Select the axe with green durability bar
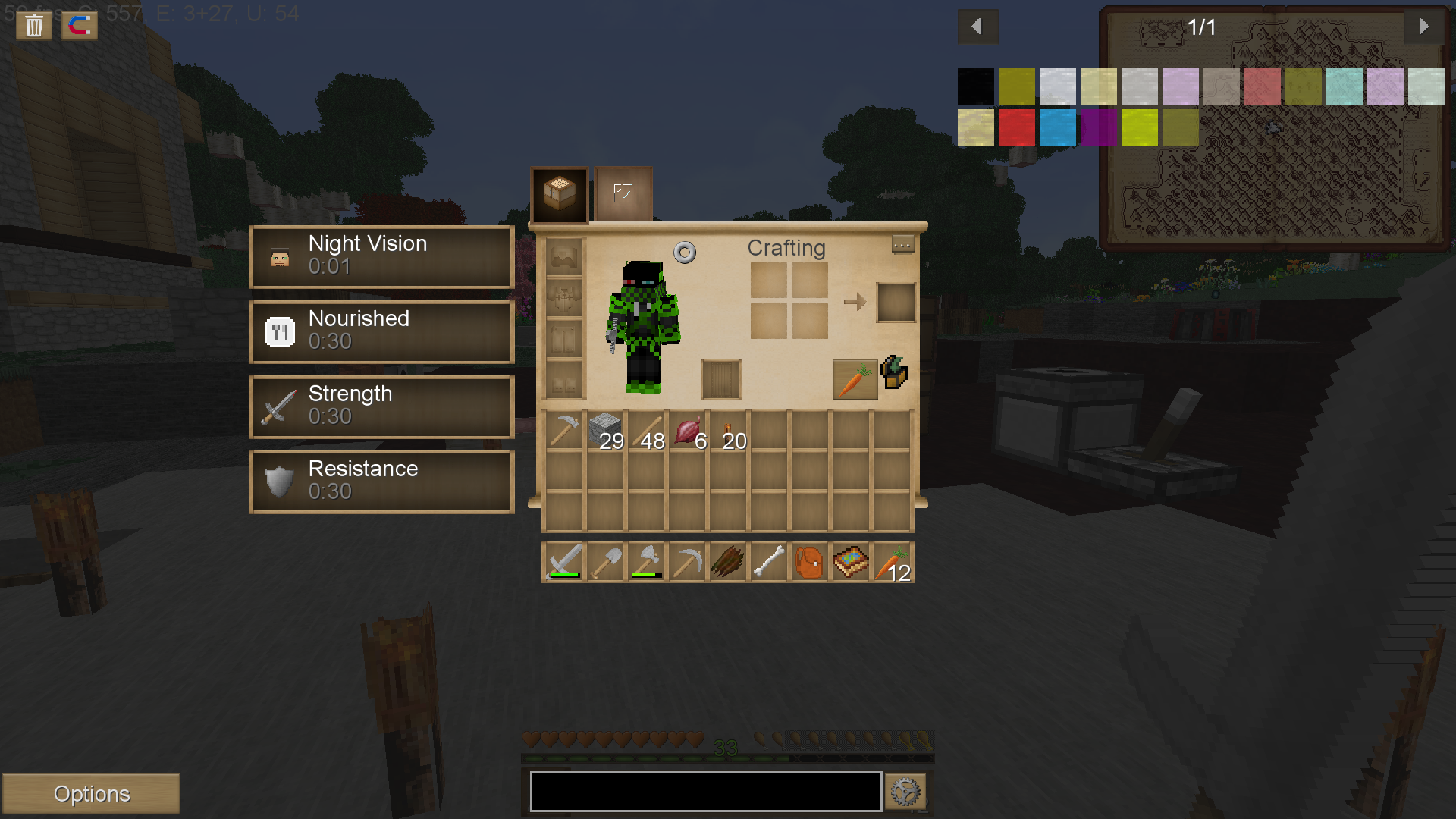 645,561
